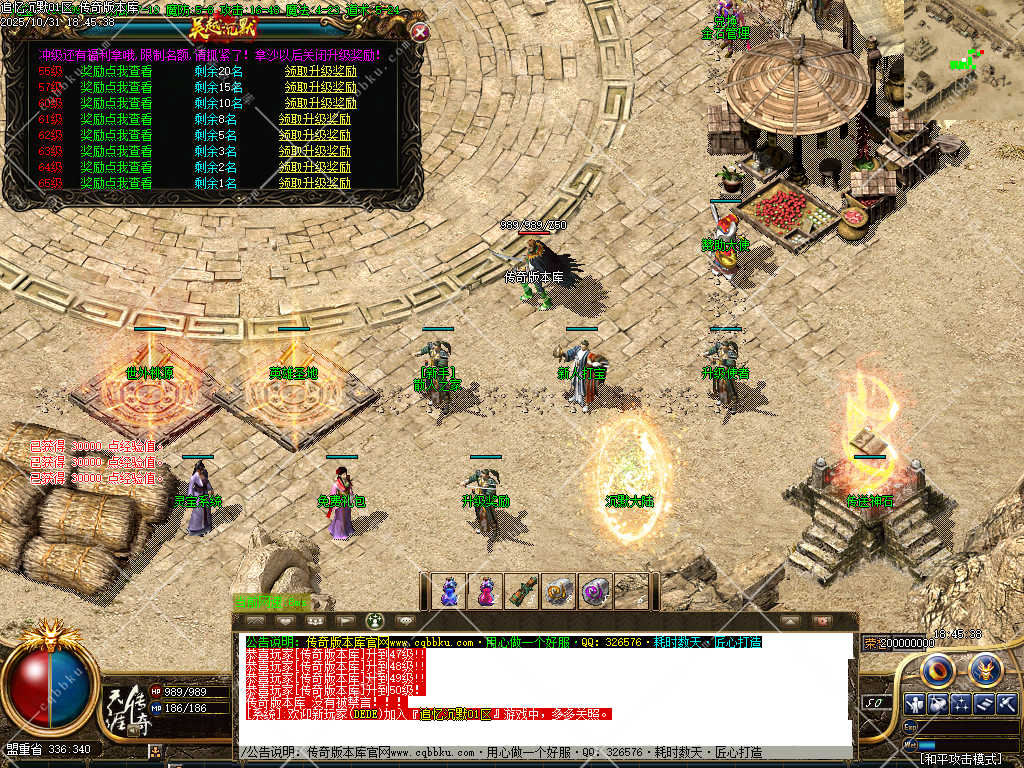
Task: Click the hammer icon button
Action: pos(1006,703)
